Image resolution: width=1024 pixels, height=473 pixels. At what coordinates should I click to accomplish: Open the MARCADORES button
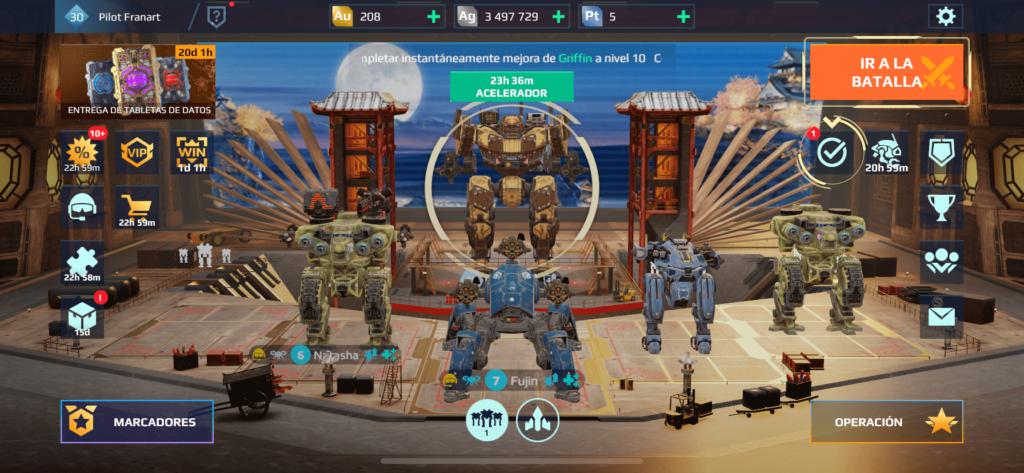point(137,422)
